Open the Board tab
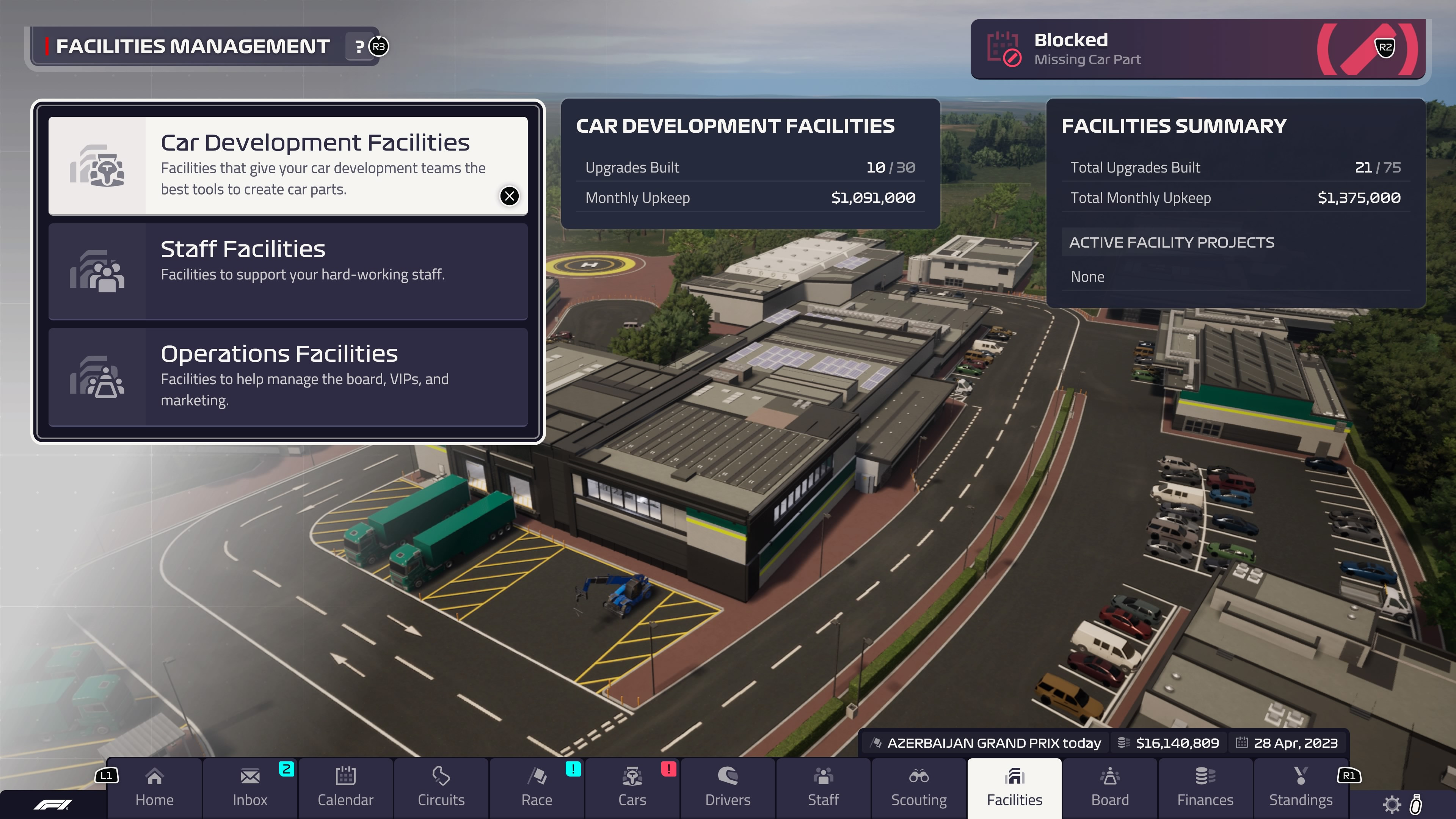1456x819 pixels. pyautogui.click(x=1109, y=788)
